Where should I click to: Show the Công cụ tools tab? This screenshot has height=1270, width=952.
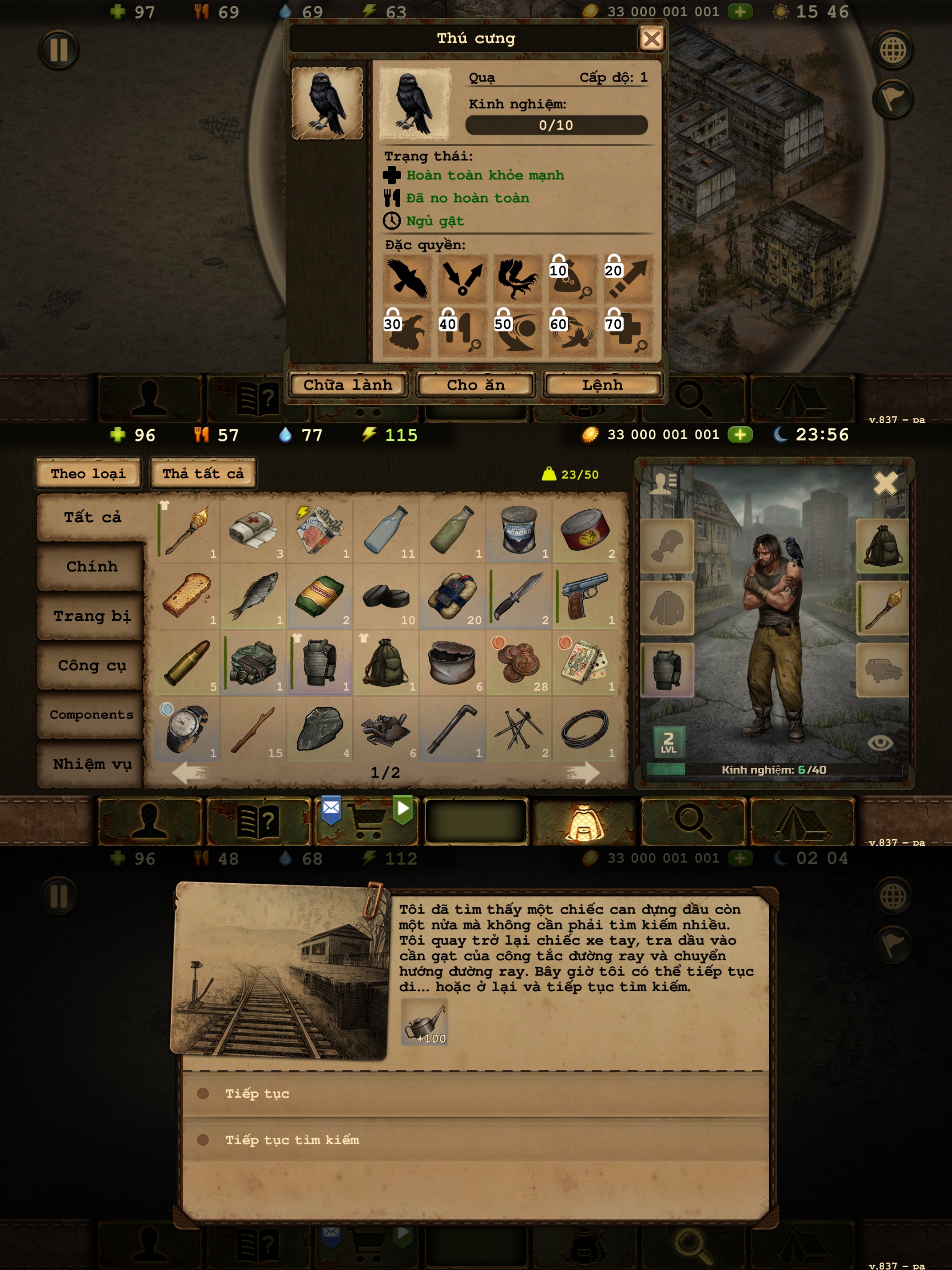tap(91, 665)
